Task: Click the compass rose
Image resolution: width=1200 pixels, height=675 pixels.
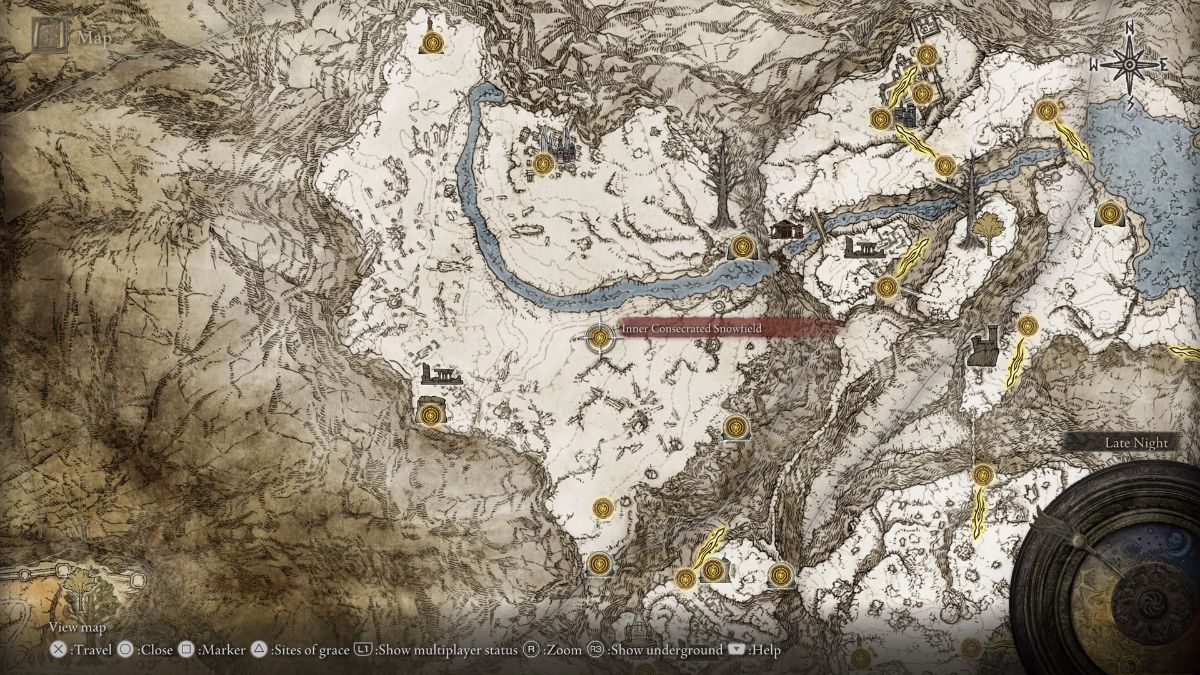Action: tap(1130, 65)
